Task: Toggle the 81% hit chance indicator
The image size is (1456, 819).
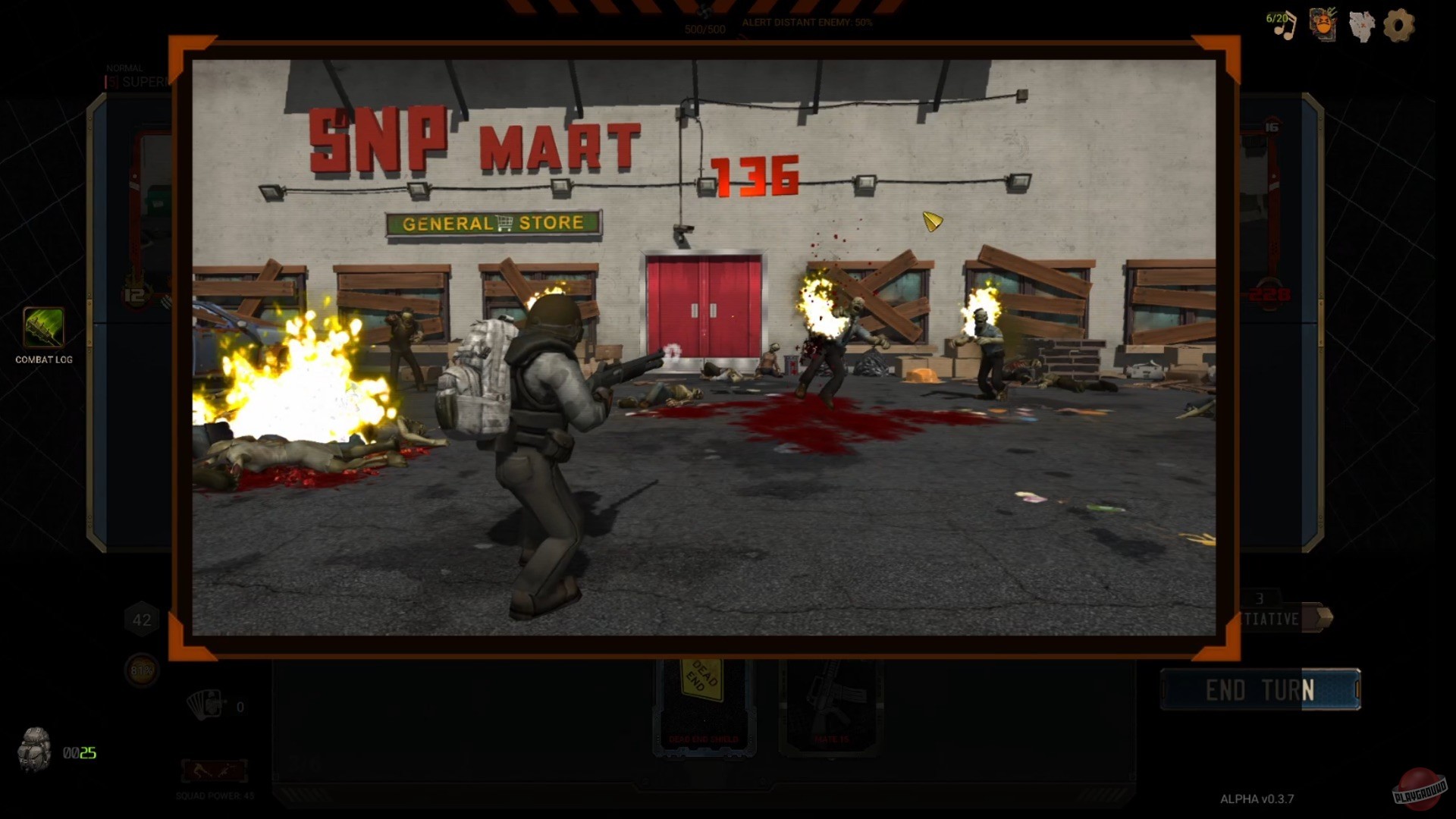Action: point(141,671)
